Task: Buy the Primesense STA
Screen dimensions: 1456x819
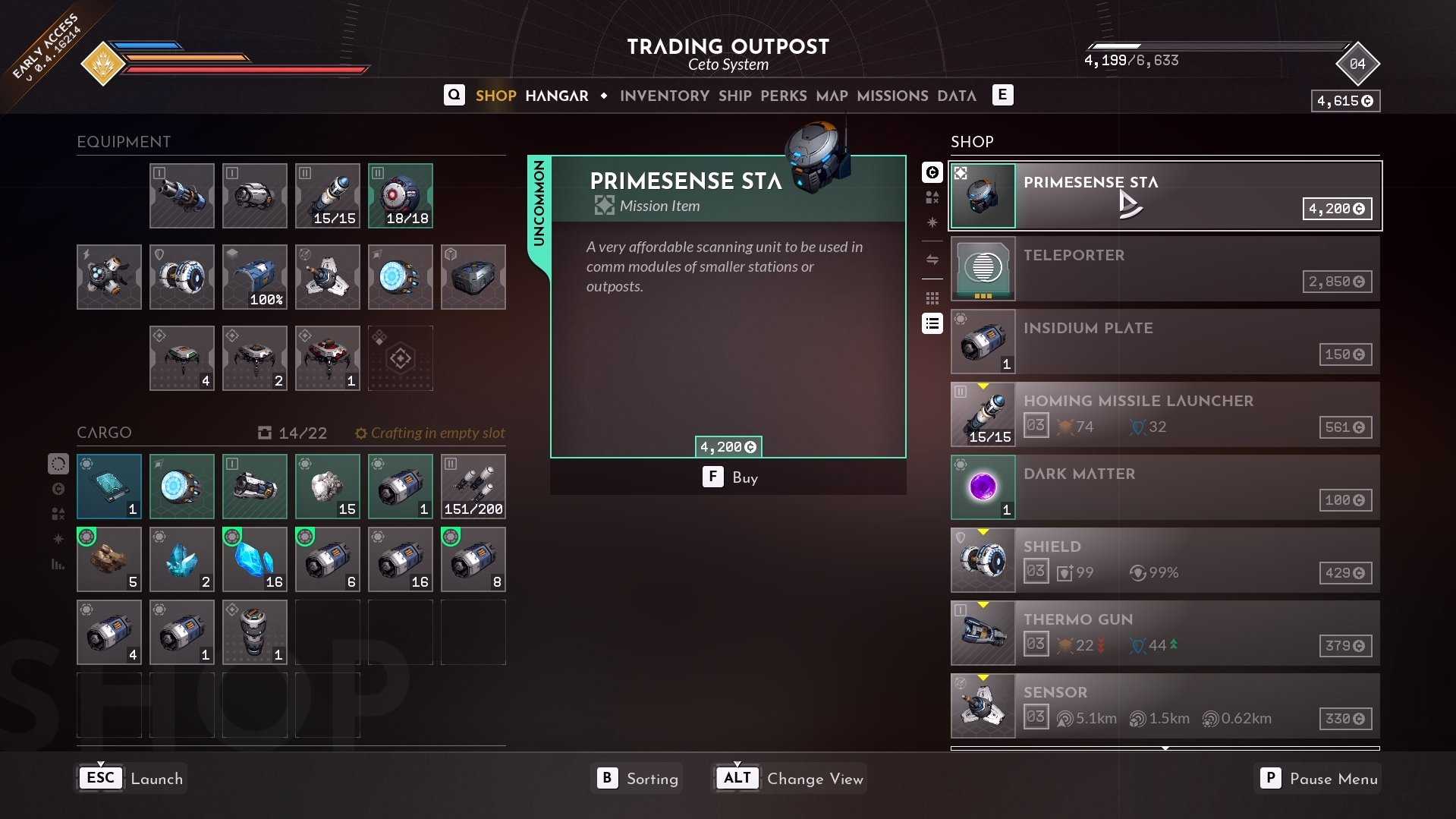Action: point(728,477)
